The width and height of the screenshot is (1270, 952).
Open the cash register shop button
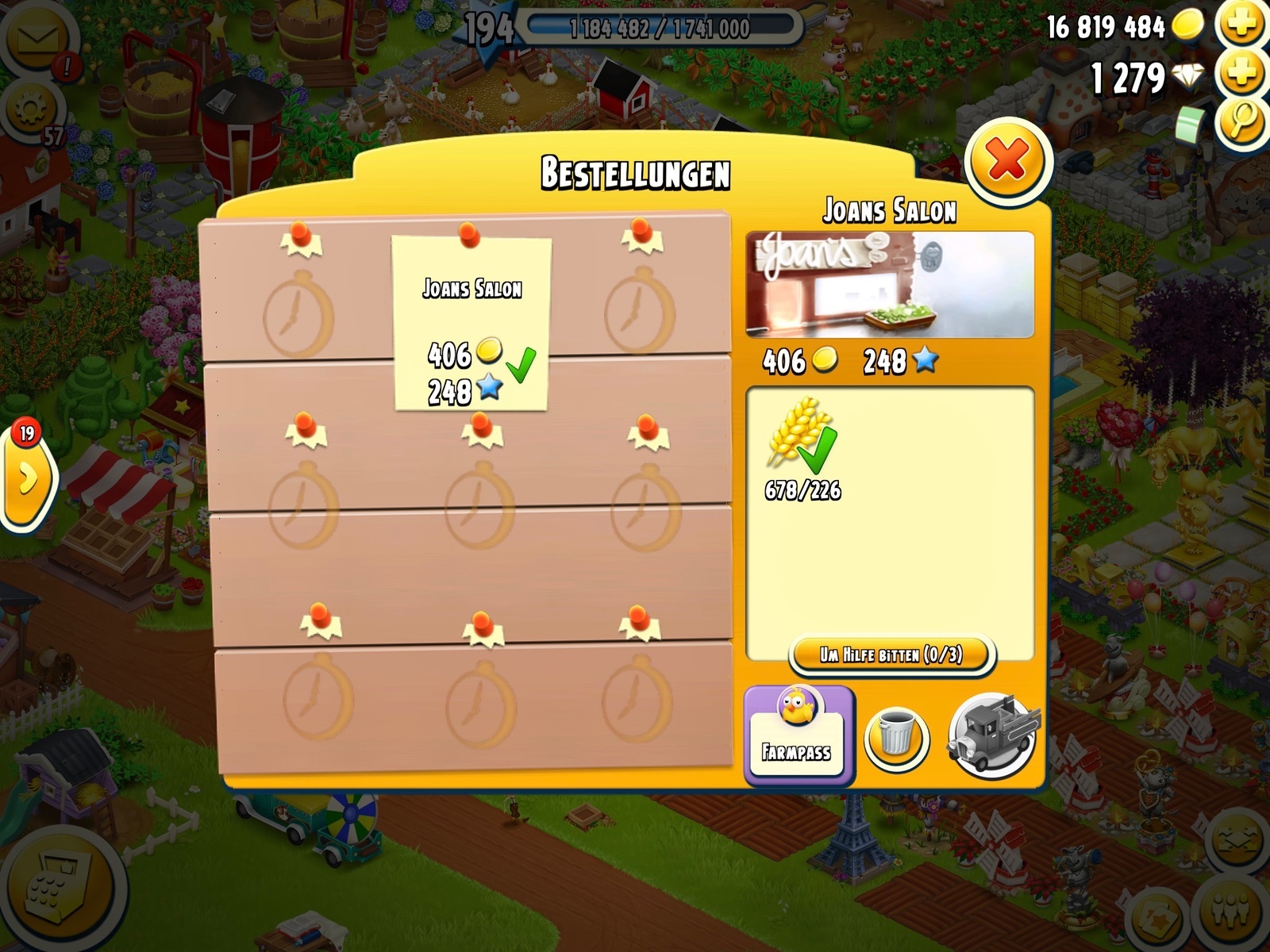point(57,890)
